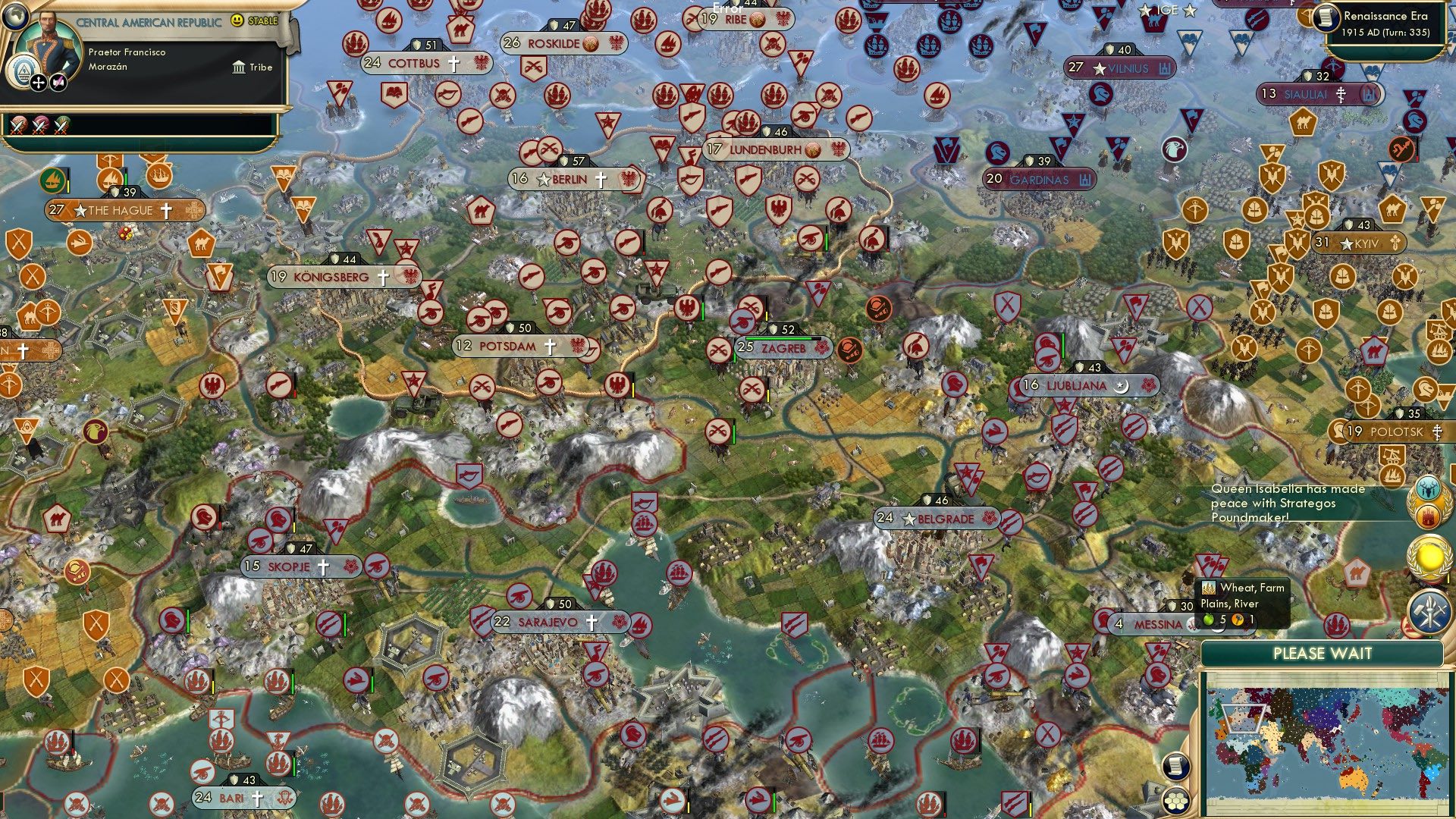Screen dimensions: 1456x819
Task: Click the hammer production notification icon
Action: click(1429, 609)
